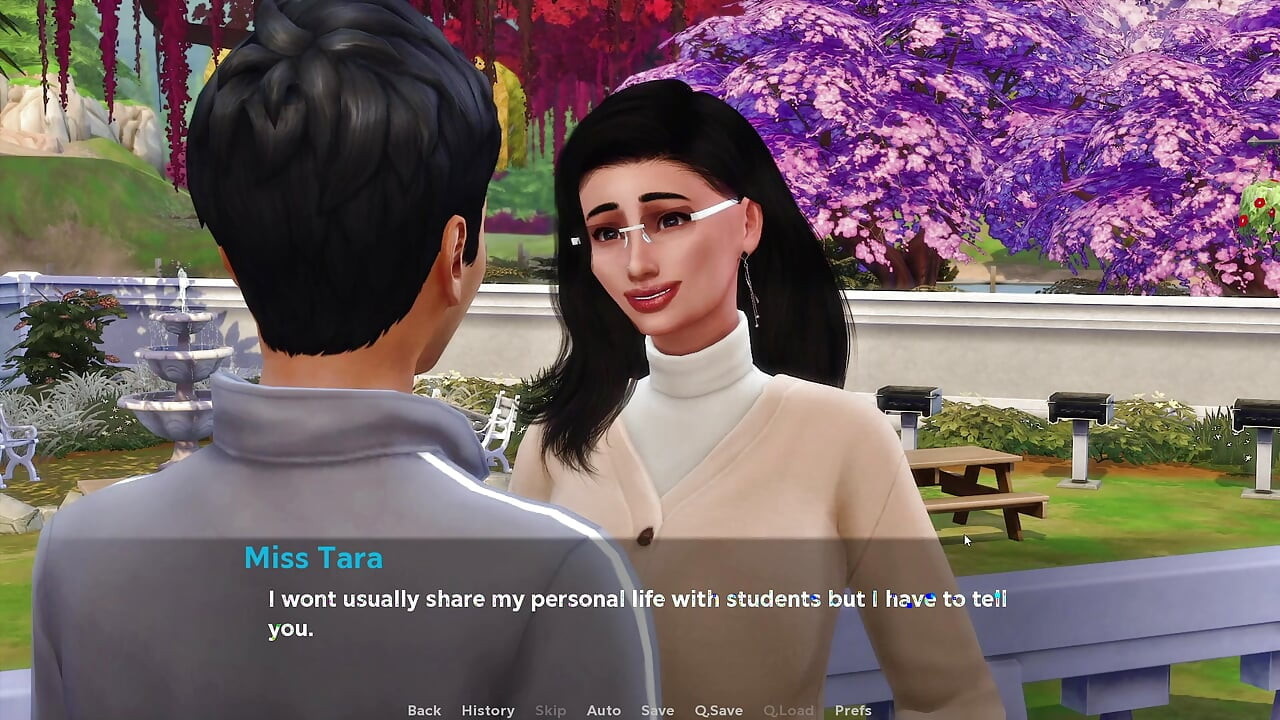
Task: Click the Skip option while greyed out
Action: [x=550, y=709]
